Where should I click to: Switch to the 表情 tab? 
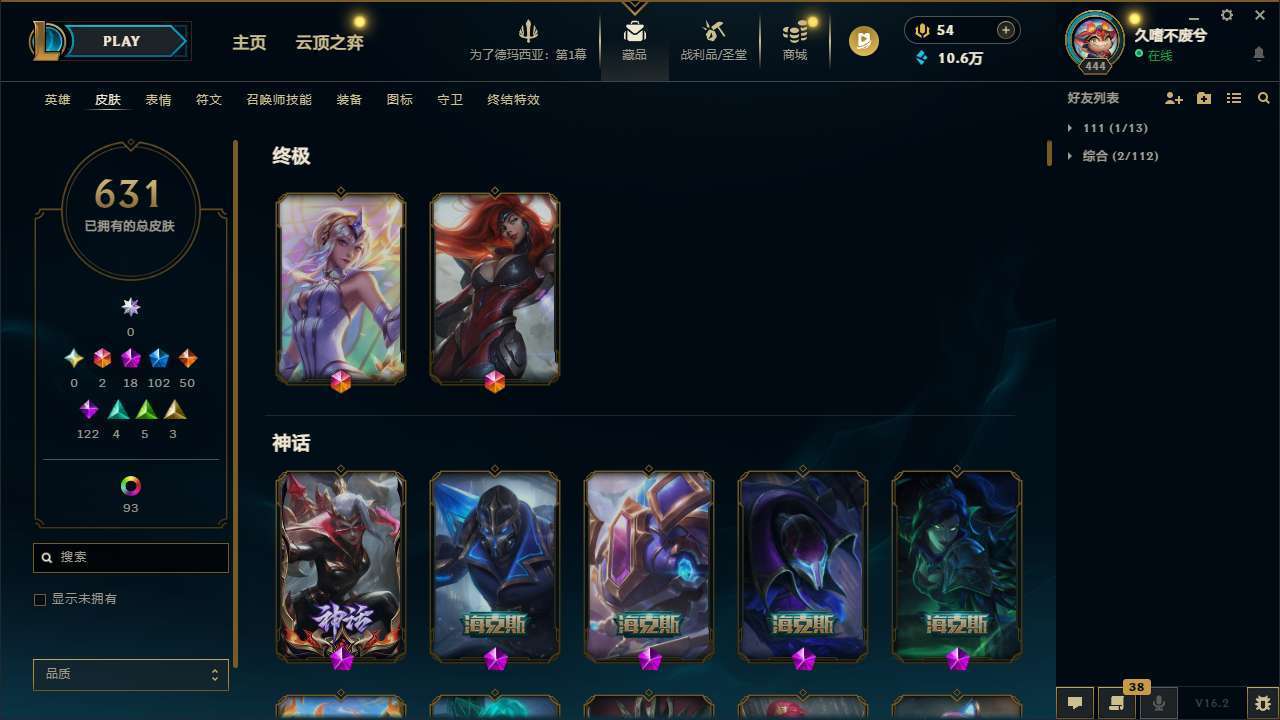158,99
